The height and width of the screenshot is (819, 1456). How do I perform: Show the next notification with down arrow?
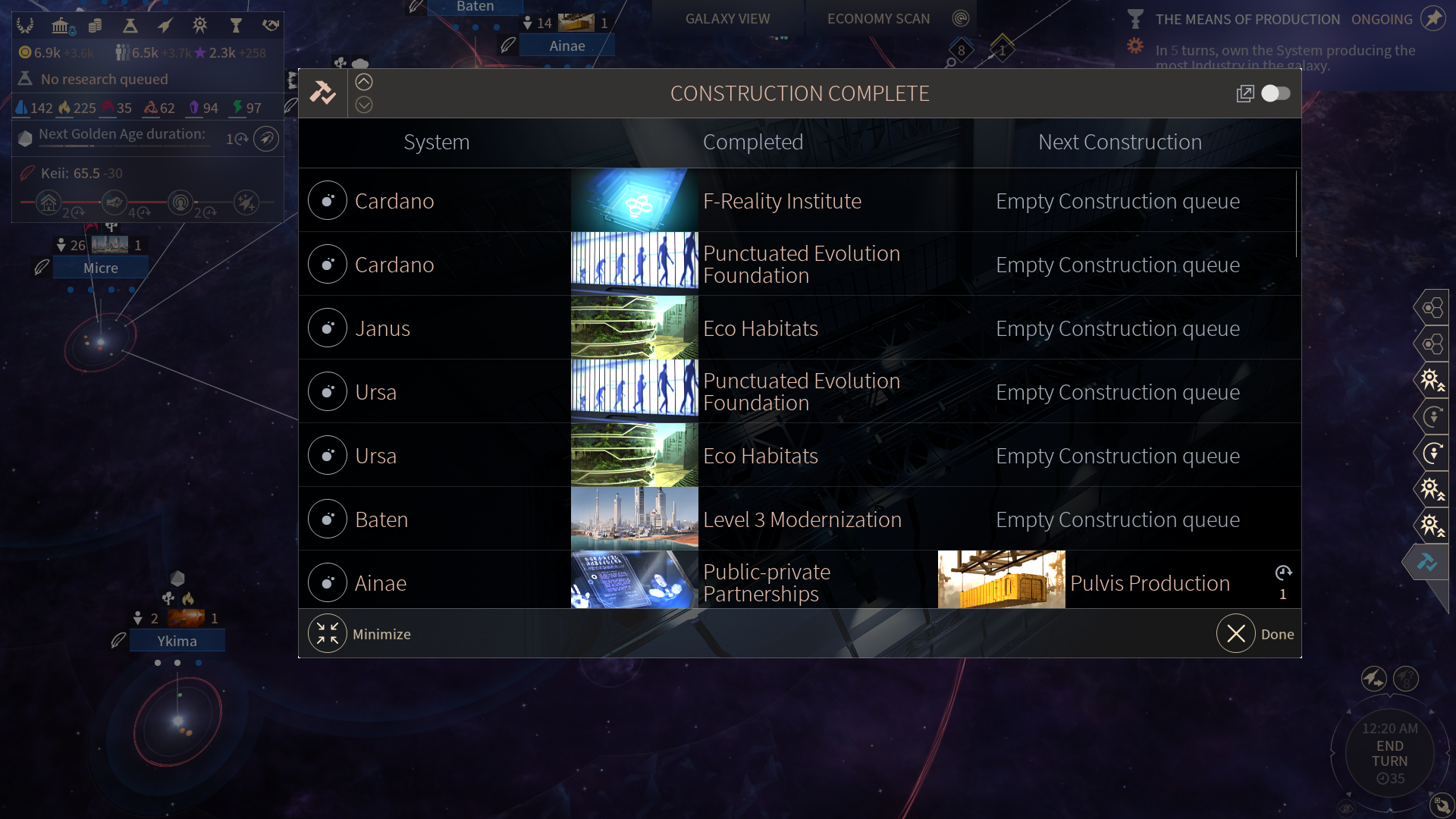364,105
